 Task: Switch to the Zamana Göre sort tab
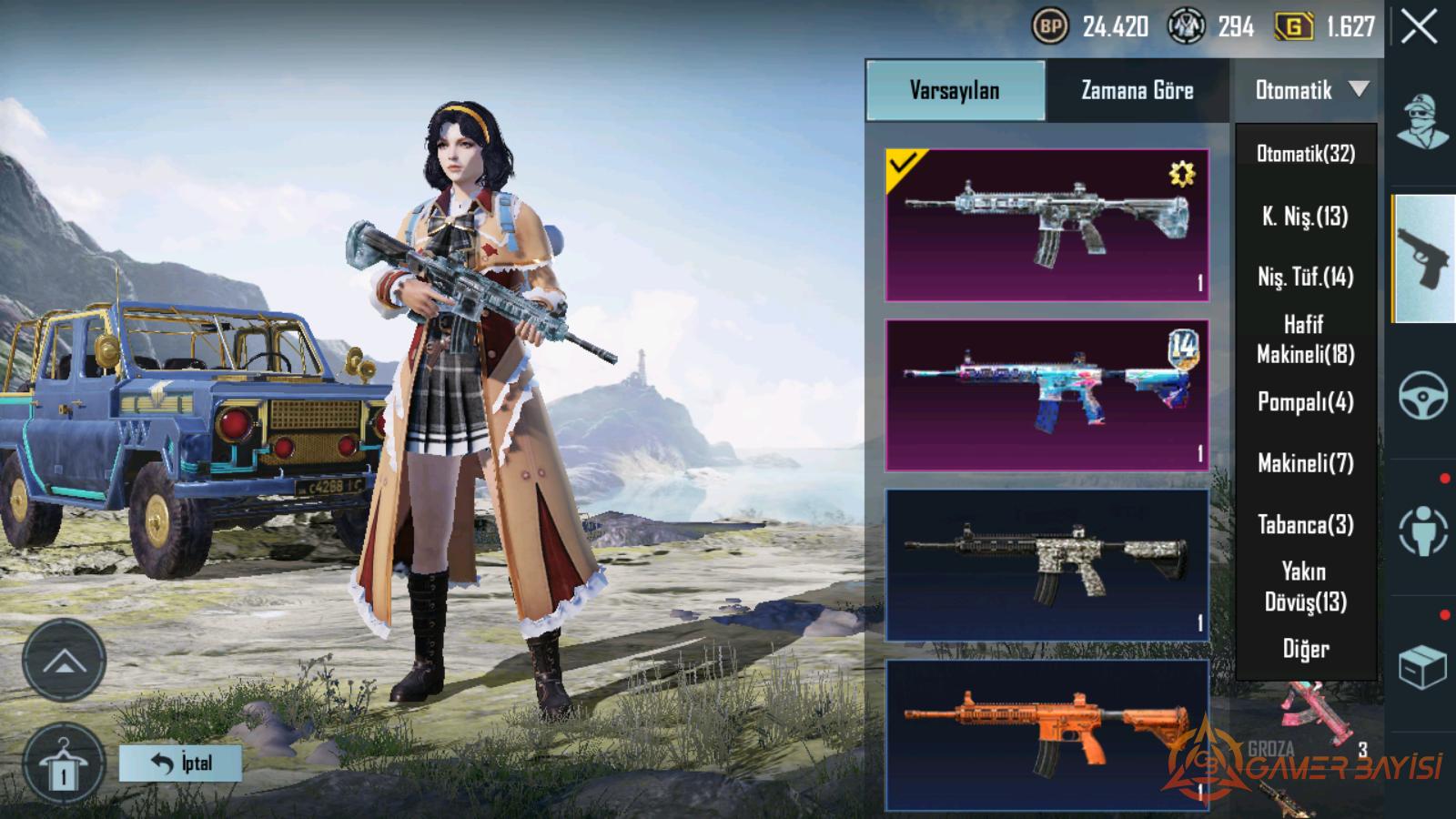tap(1137, 90)
